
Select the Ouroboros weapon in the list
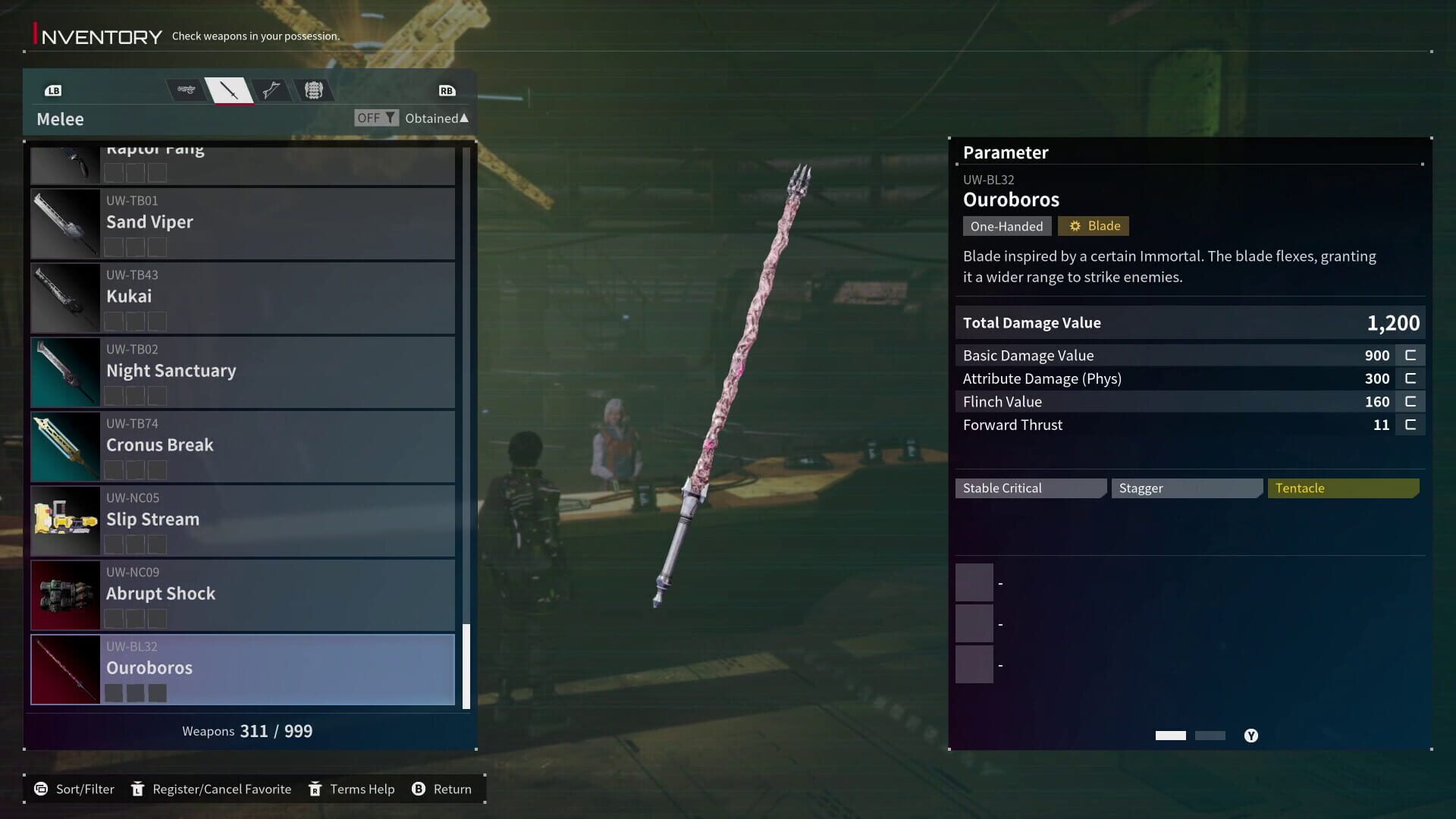[243, 668]
